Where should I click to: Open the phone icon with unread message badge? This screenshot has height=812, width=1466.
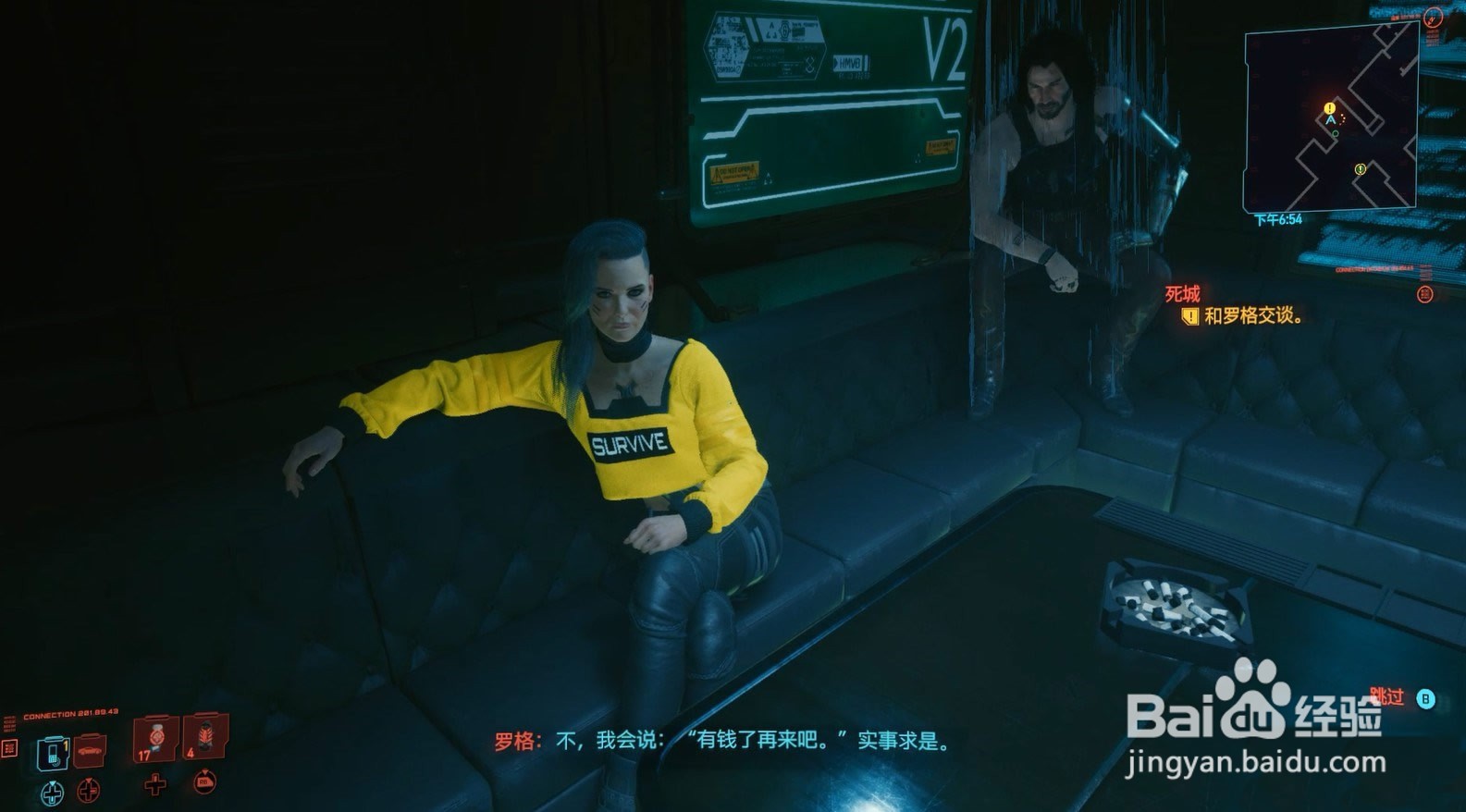[53, 753]
